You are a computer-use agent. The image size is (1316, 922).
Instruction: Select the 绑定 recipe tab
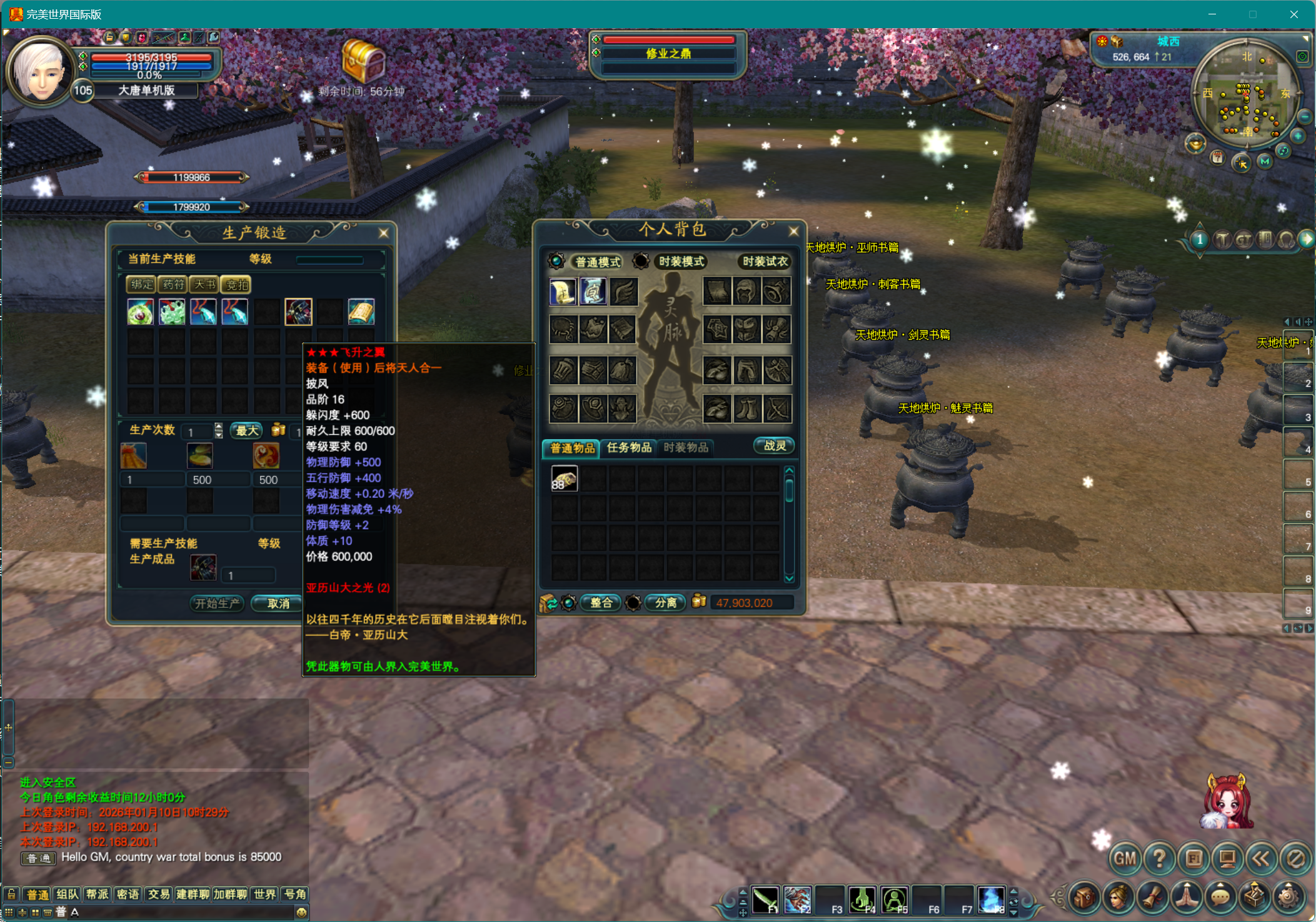[141, 285]
